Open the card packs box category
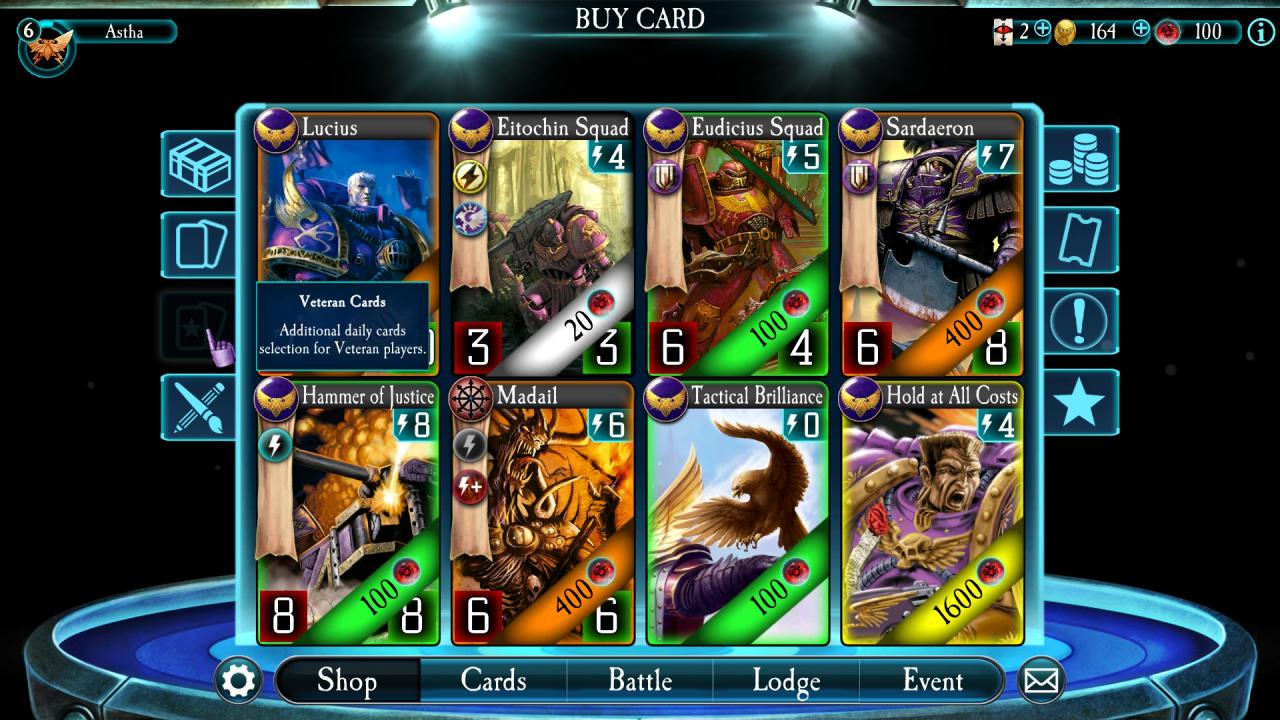 pyautogui.click(x=200, y=164)
